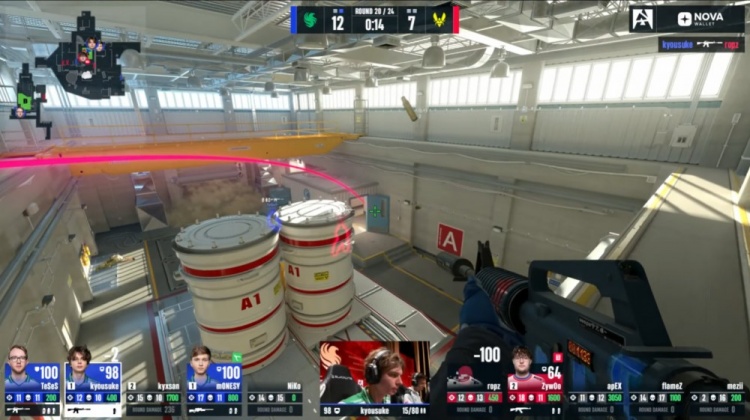The height and width of the screenshot is (420, 750).
Task: Click the tournament logo beside Nova Wallet
Action: pyautogui.click(x=644, y=19)
